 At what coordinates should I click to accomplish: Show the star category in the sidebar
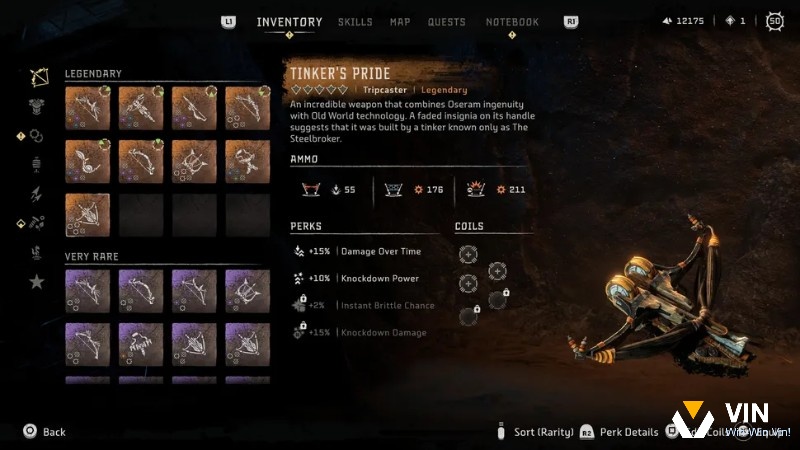pos(37,282)
